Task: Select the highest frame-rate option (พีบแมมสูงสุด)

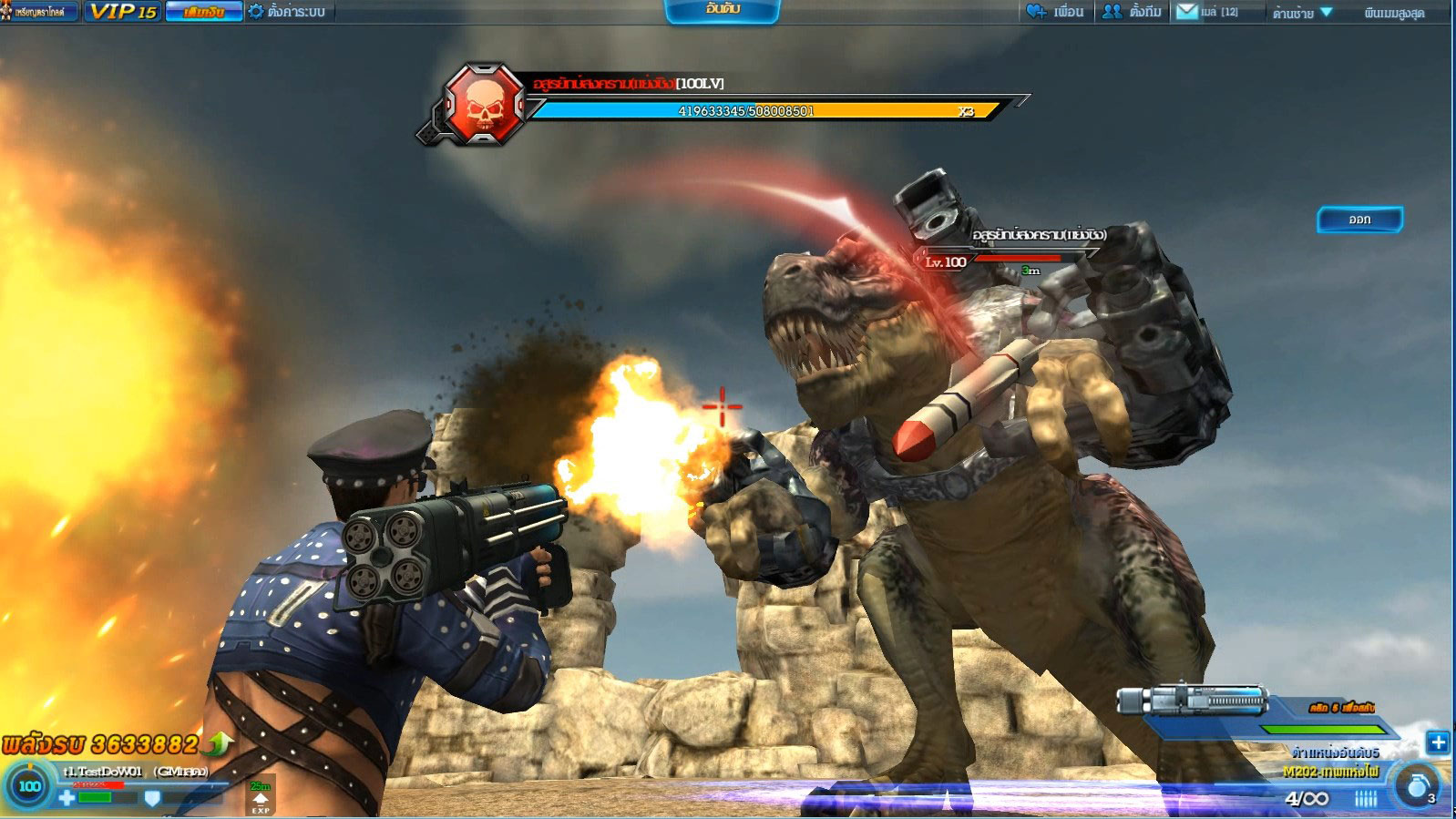Action: (1393, 13)
